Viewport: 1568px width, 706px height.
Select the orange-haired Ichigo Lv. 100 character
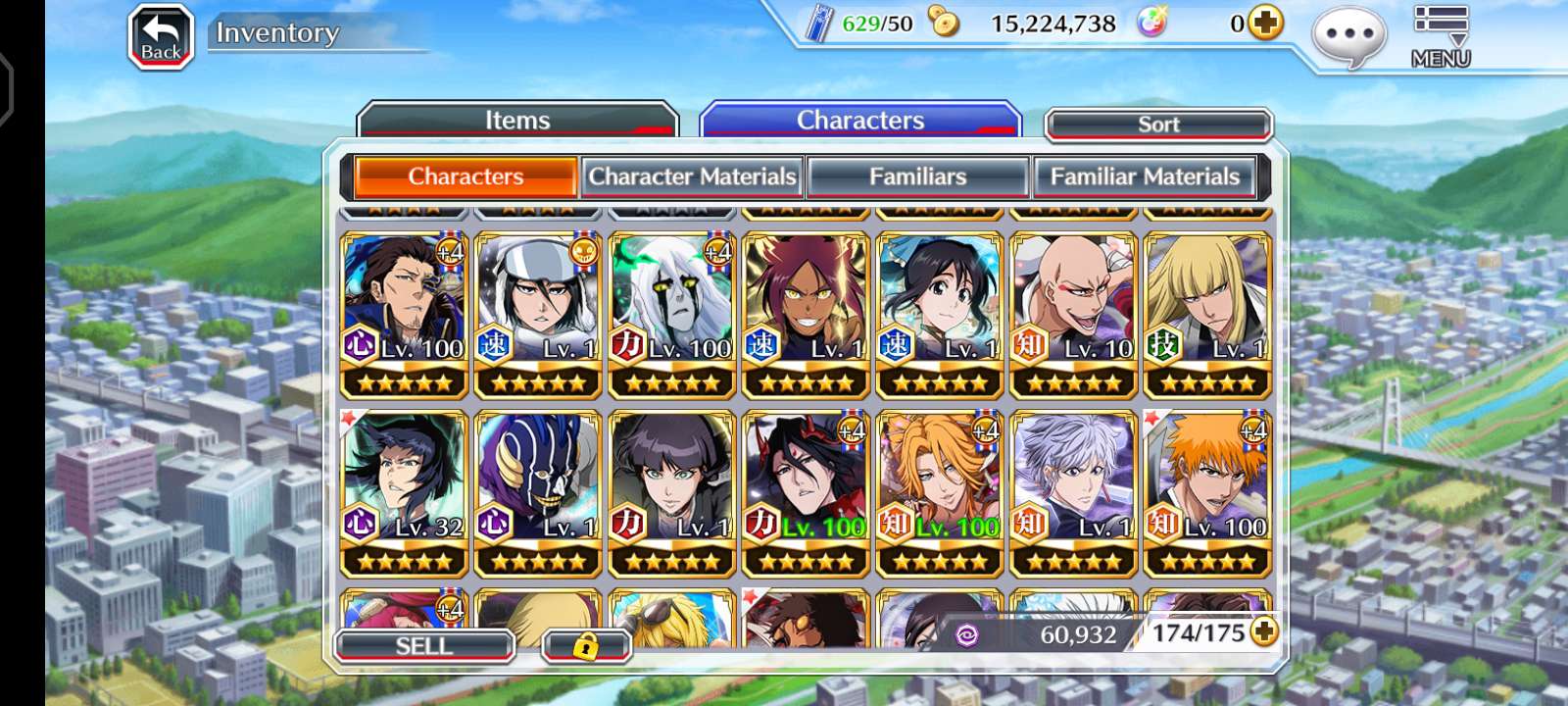[1207, 492]
